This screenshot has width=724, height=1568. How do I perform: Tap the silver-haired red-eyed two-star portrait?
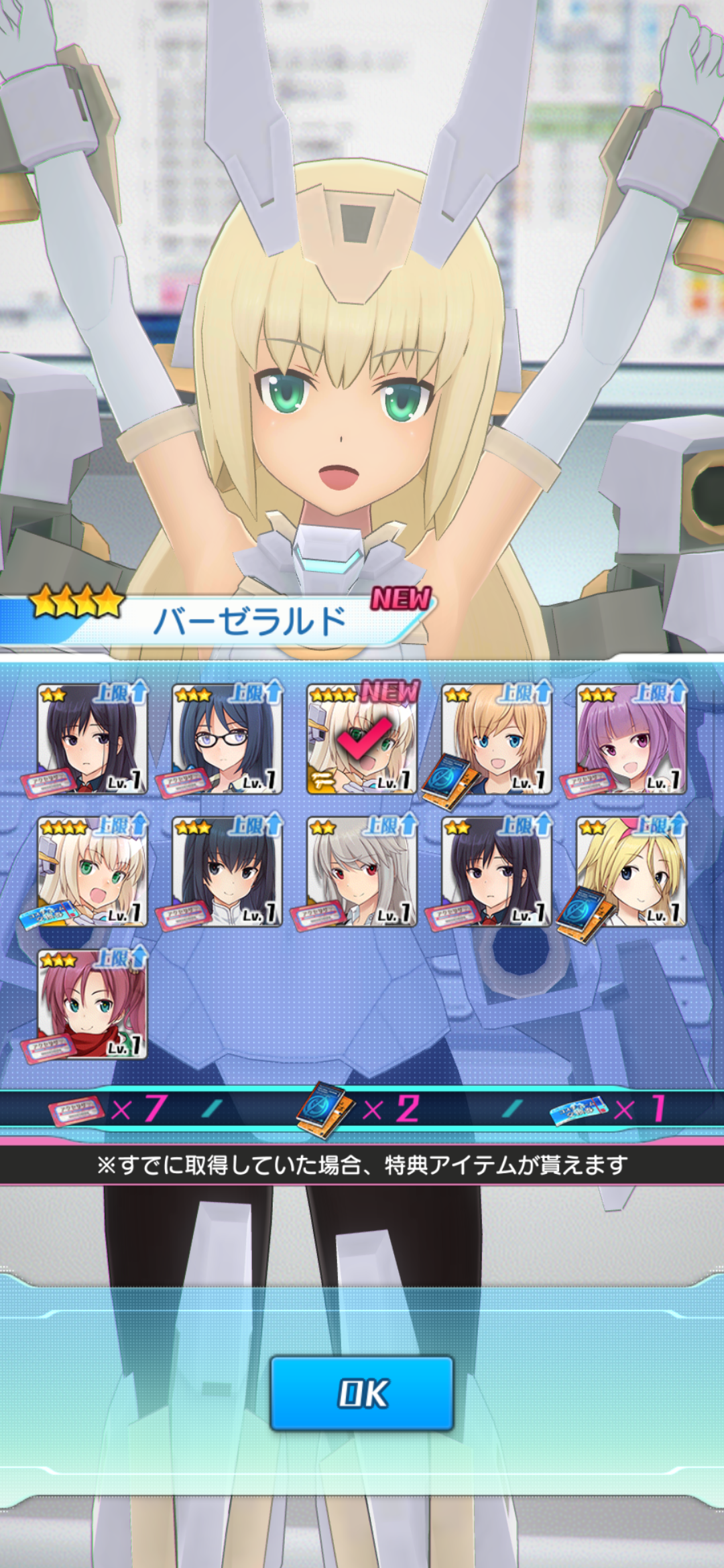pyautogui.click(x=362, y=872)
